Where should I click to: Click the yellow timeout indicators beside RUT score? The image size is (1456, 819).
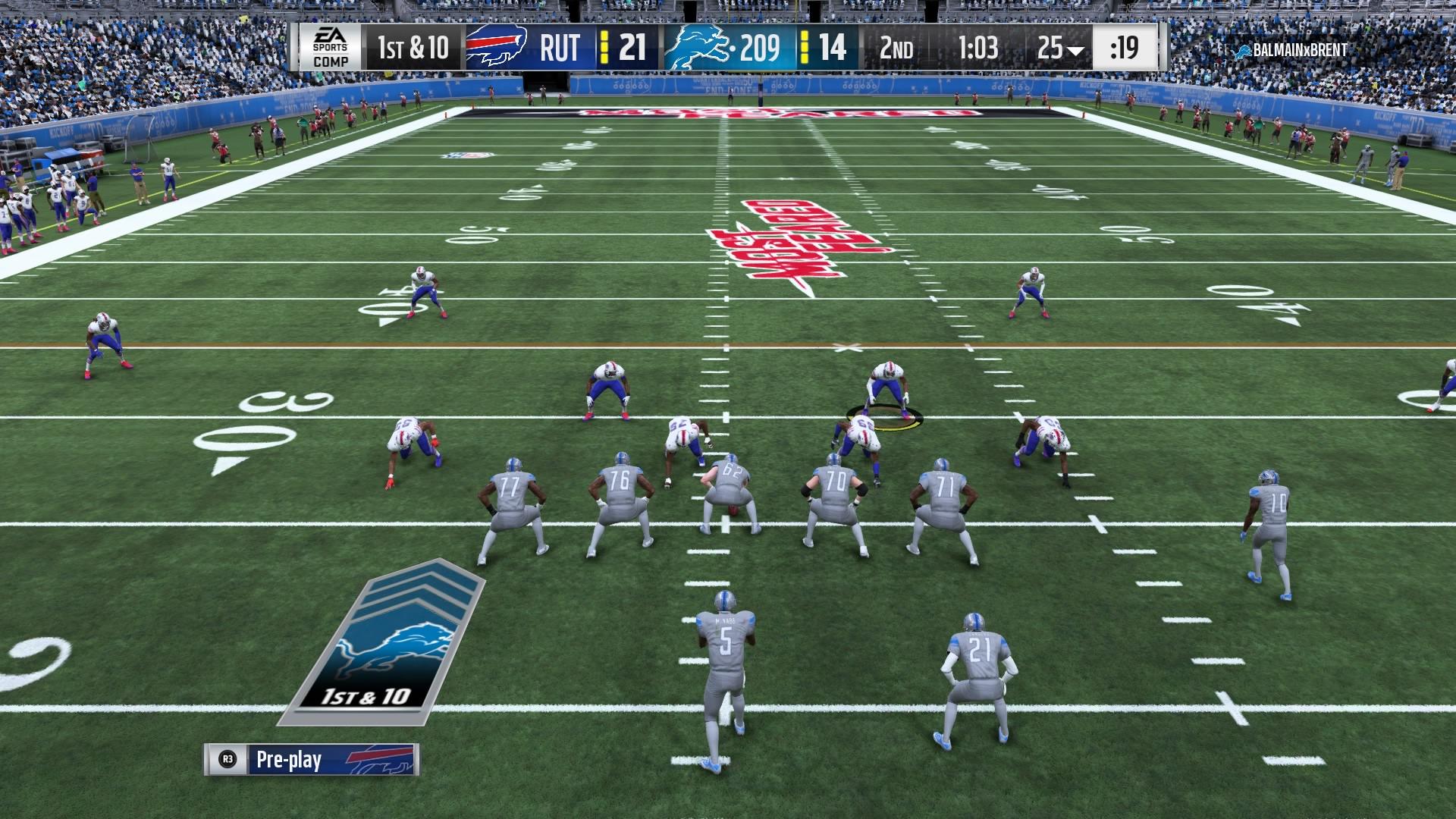point(603,47)
